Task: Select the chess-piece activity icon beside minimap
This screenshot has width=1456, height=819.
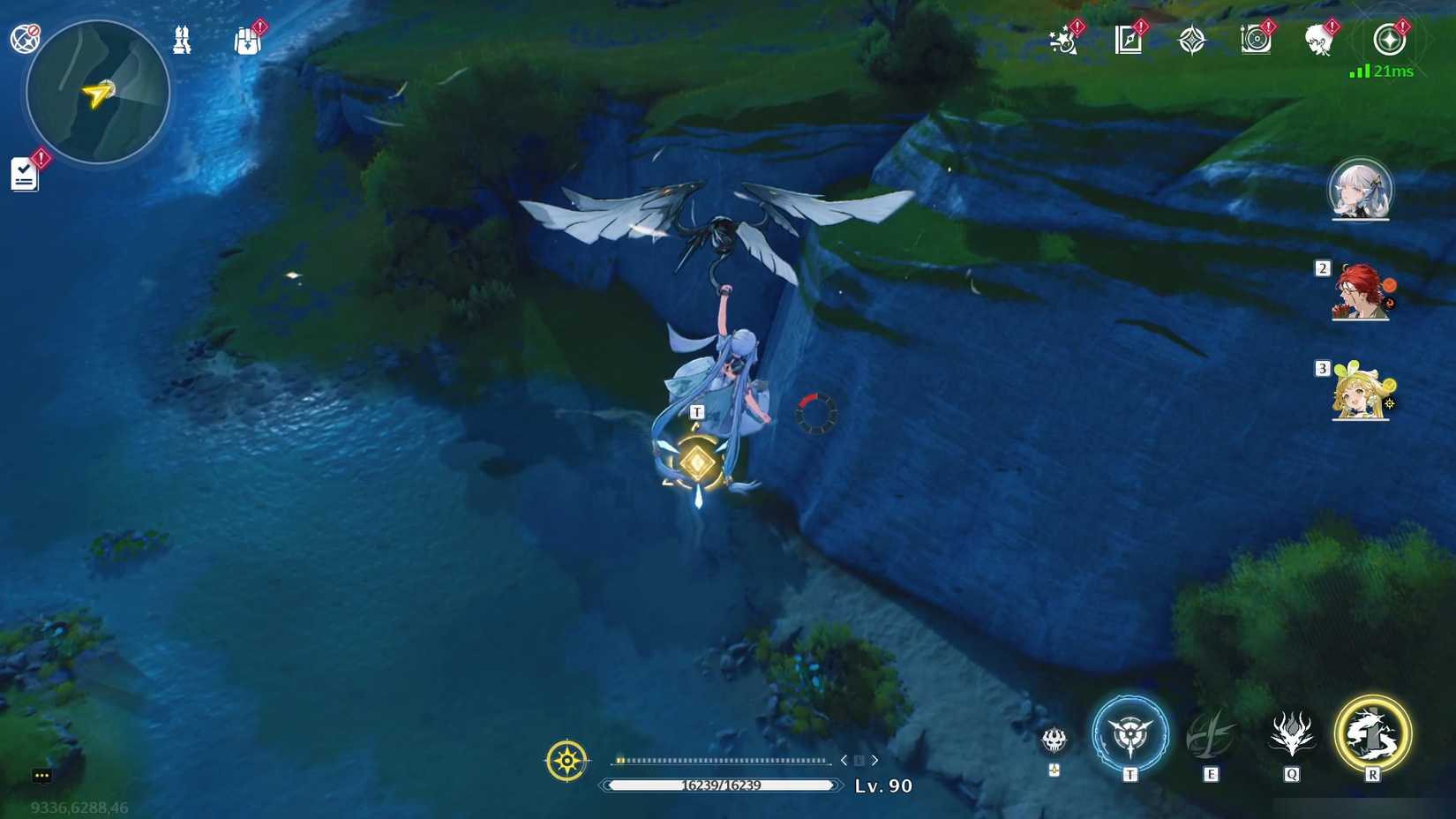Action: click(x=182, y=40)
